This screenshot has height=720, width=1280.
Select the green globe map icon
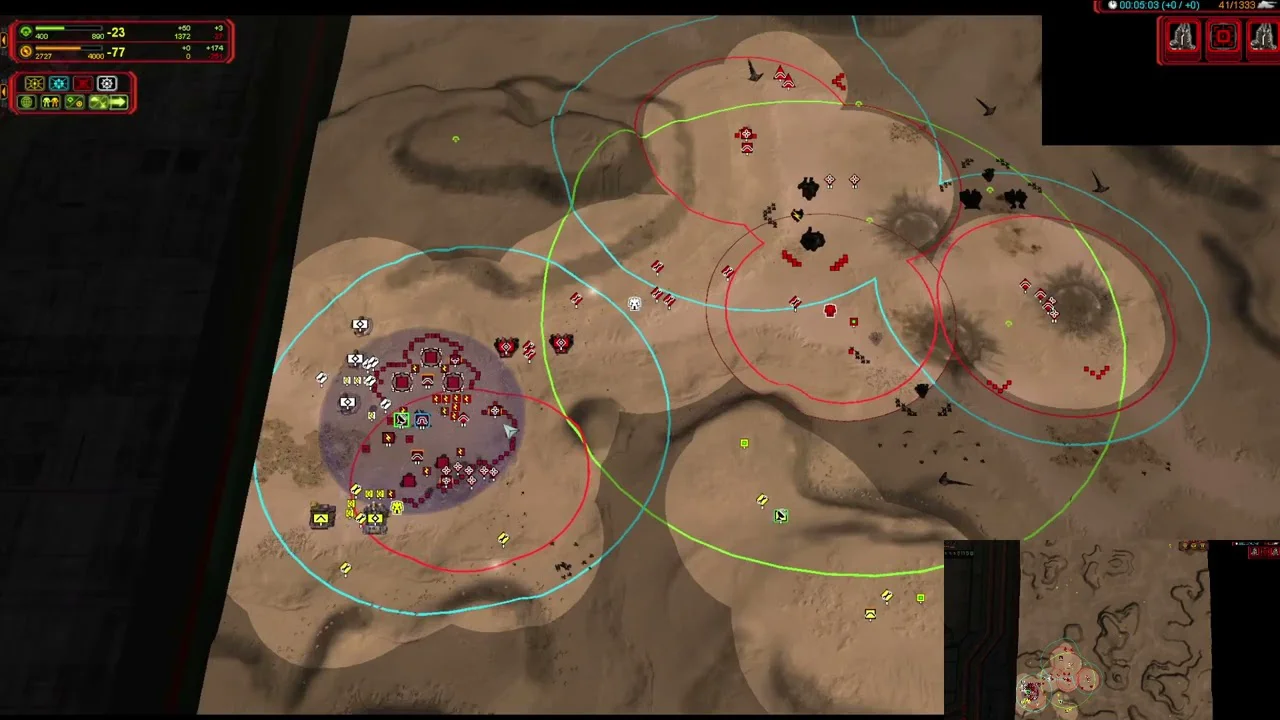tap(27, 102)
